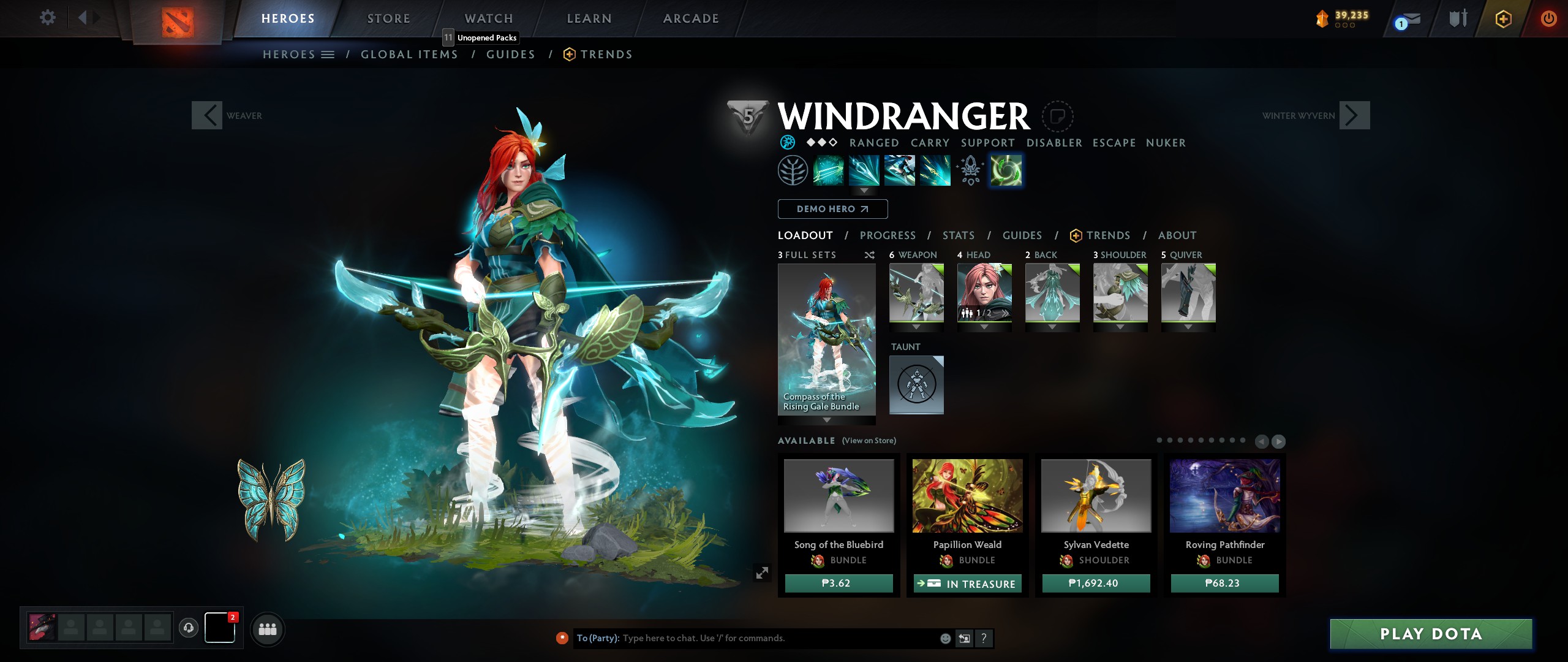The height and width of the screenshot is (662, 1568).
Task: Expand the arrow under the Powershot ability
Action: 864,191
